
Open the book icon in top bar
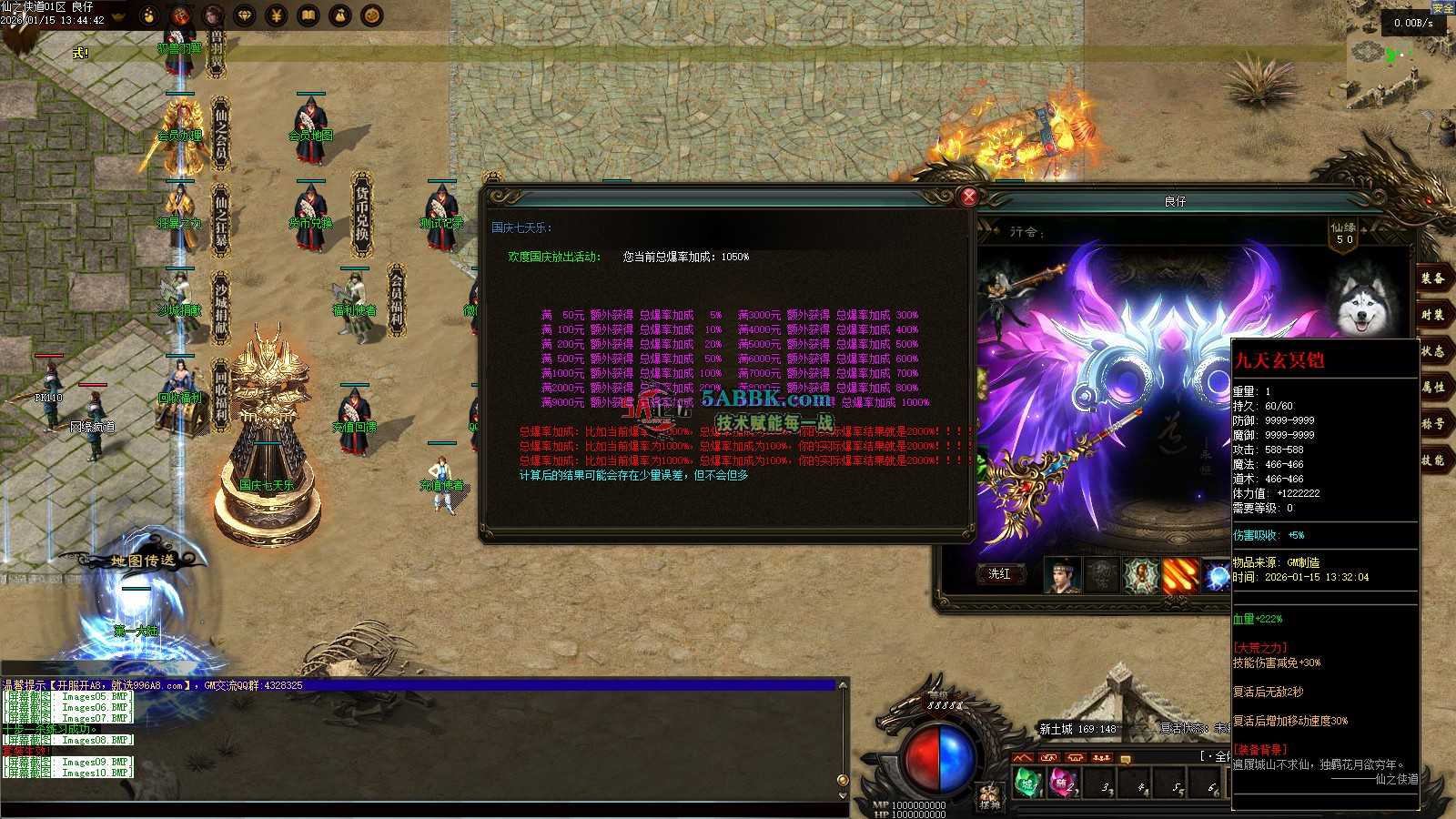click(x=308, y=15)
